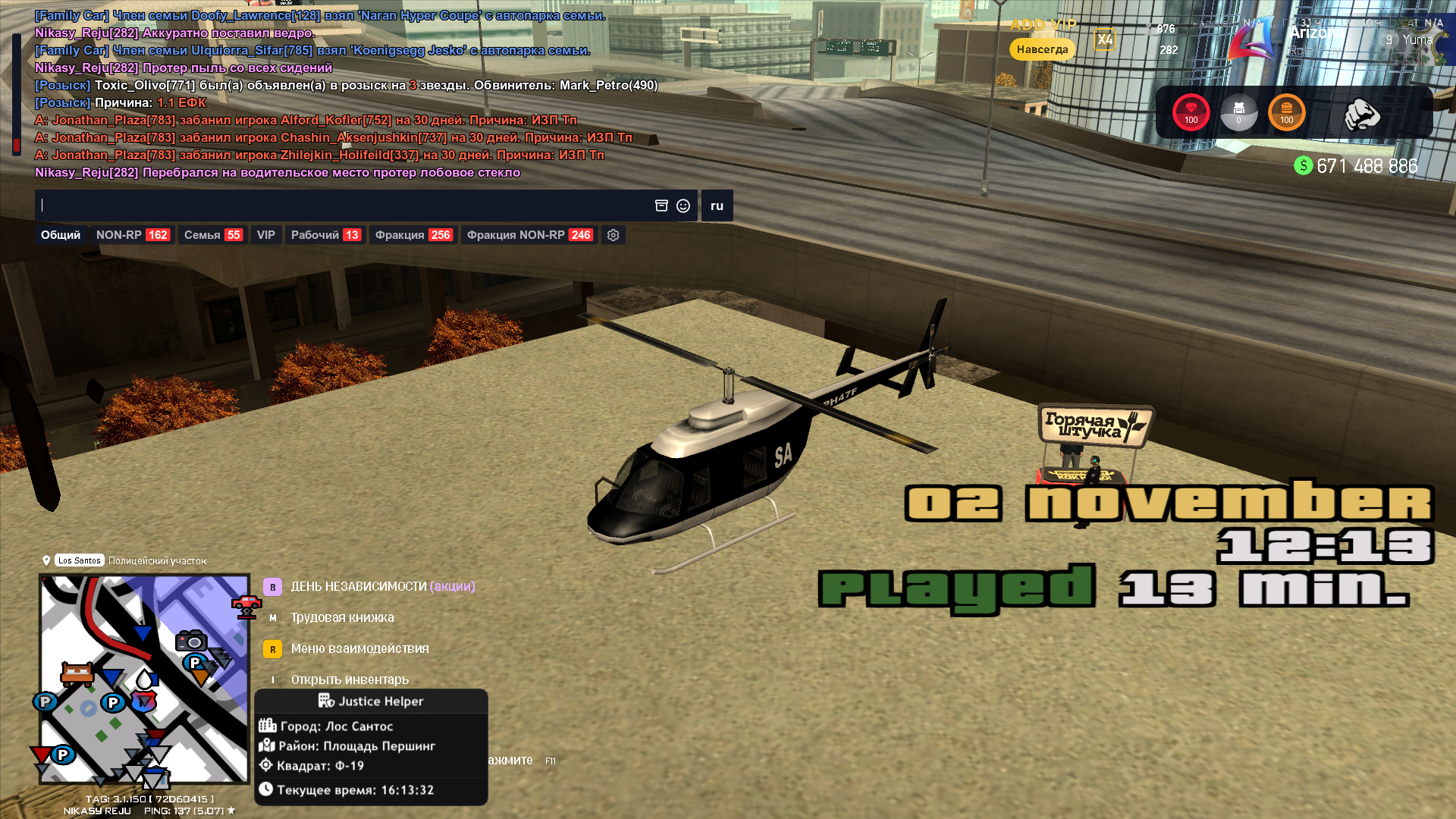
Task: Show the Фракция chat tab
Action: point(413,235)
